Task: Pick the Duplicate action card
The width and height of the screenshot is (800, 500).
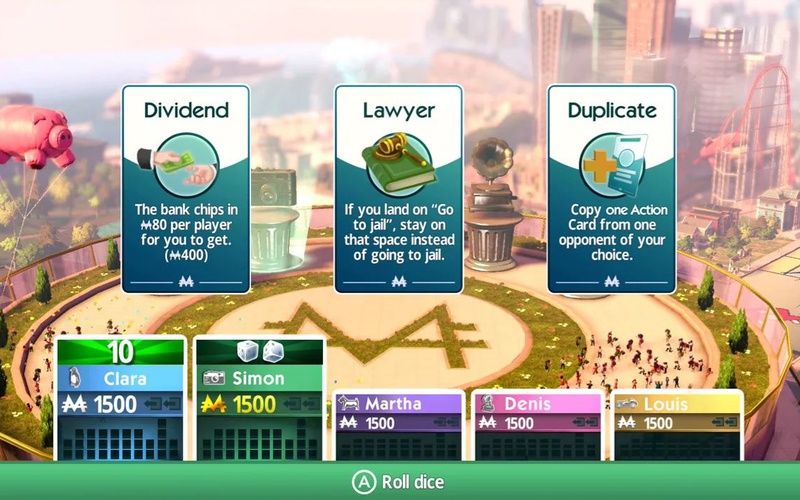Action: pos(611,189)
